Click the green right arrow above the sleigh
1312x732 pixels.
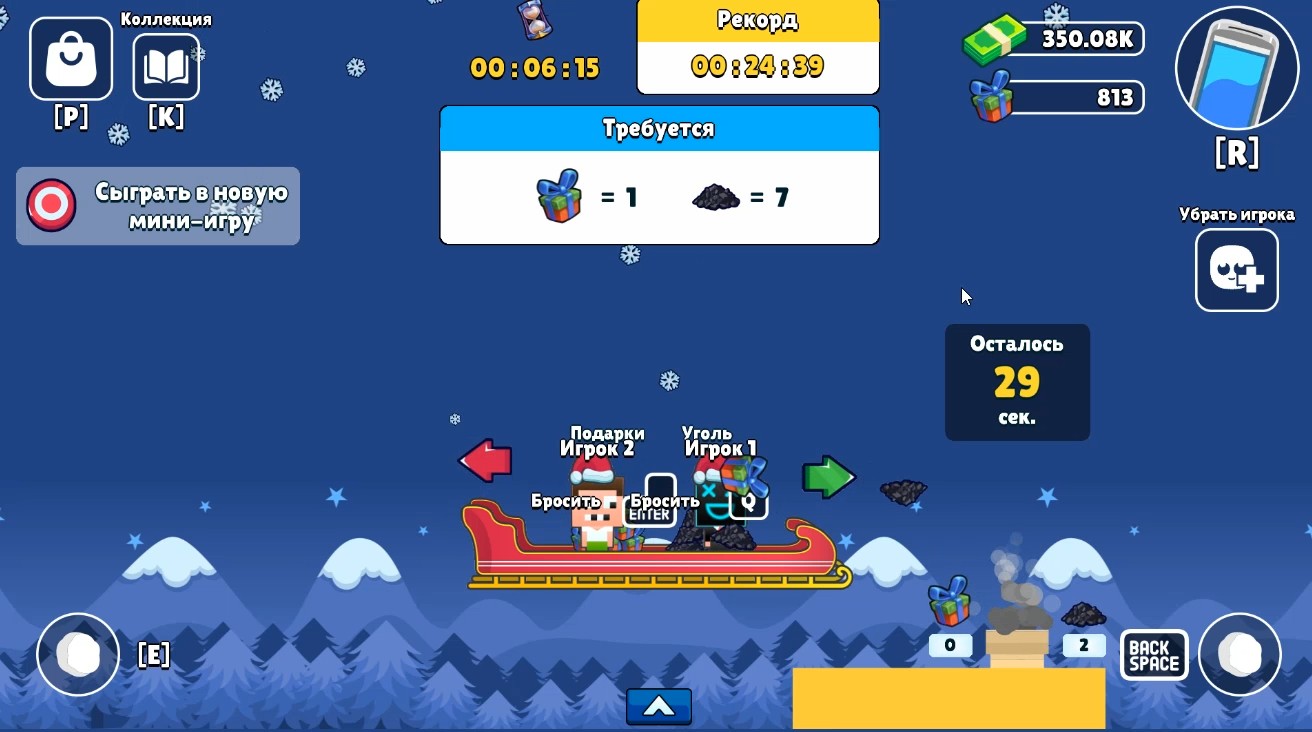coord(830,478)
